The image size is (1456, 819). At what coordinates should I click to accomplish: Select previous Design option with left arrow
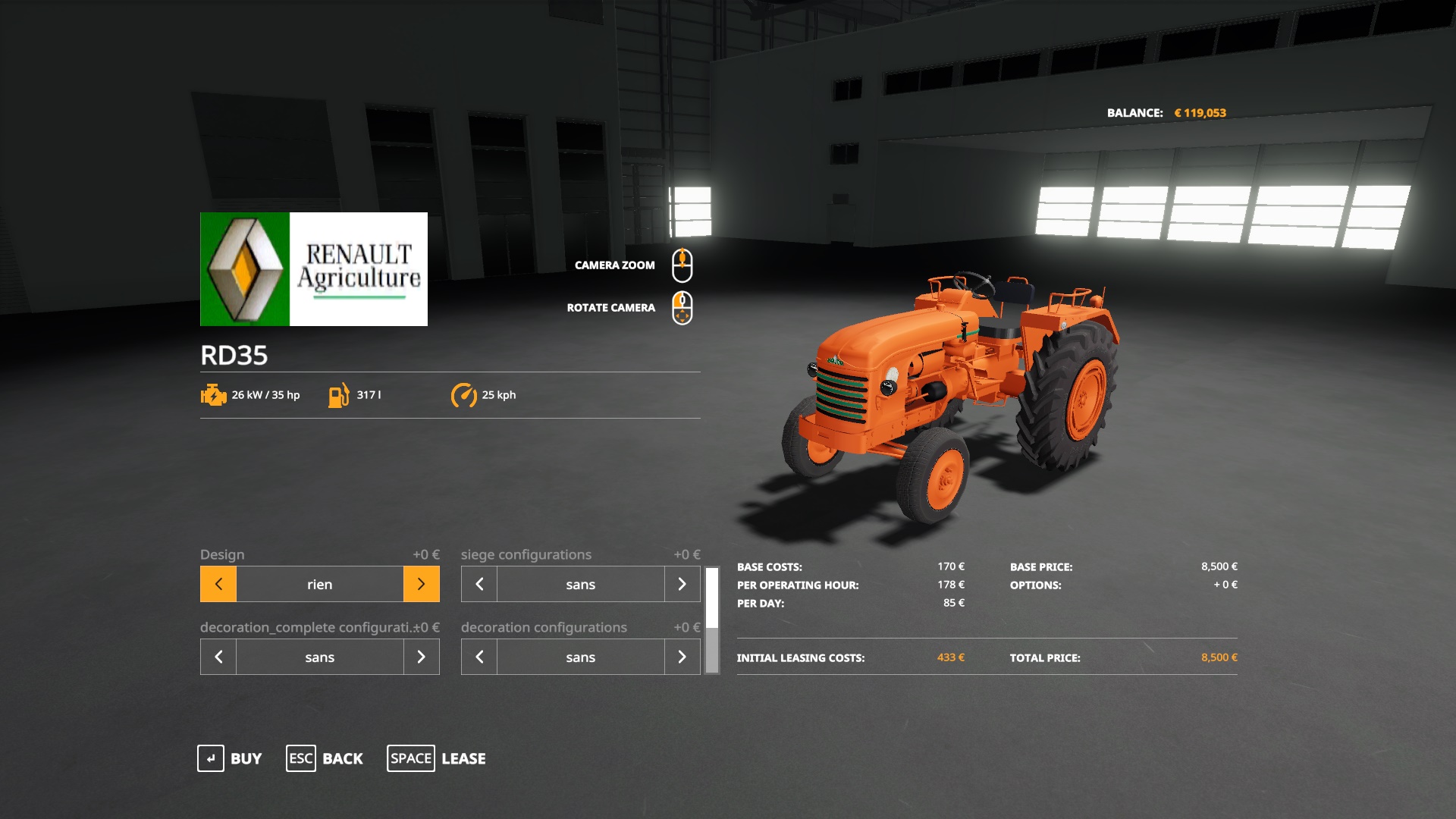(218, 584)
